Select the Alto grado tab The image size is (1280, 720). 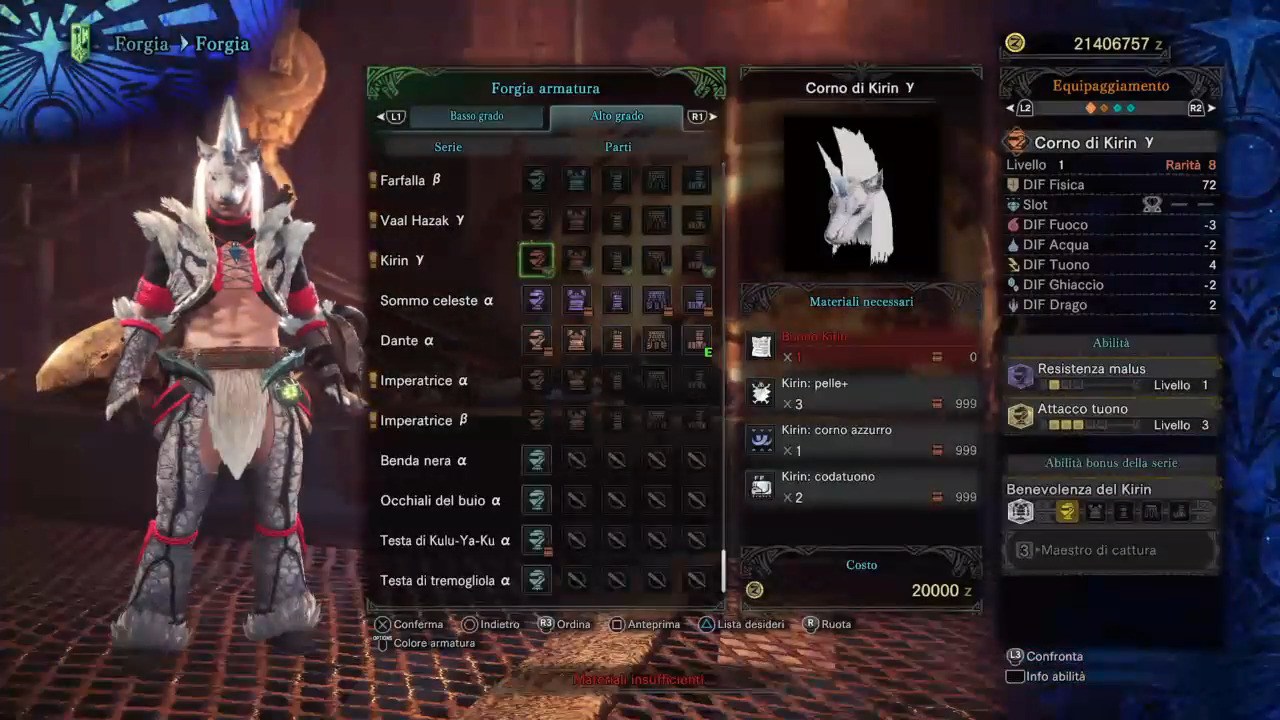tap(616, 116)
